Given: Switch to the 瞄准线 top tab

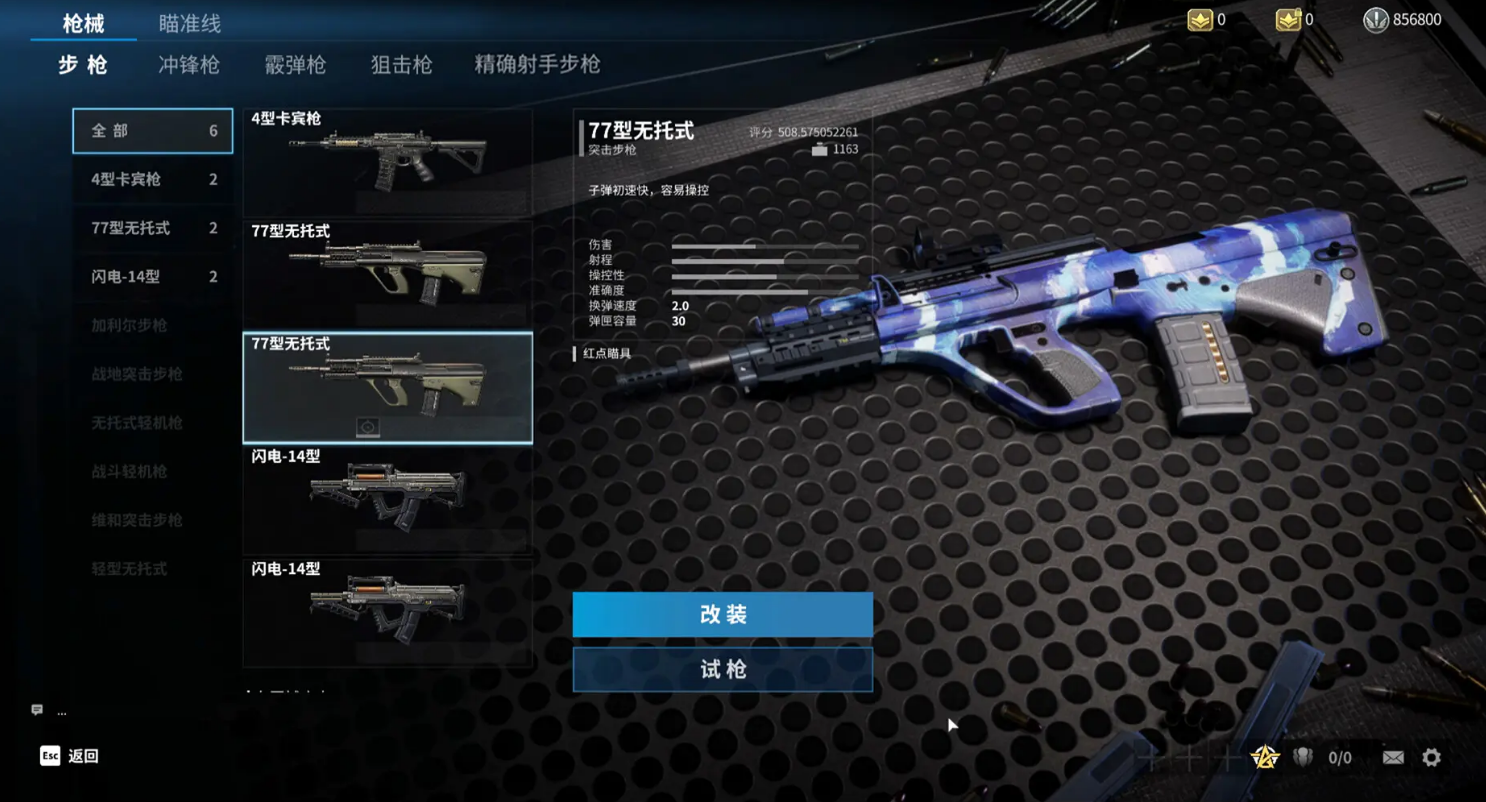Looking at the screenshot, I should pyautogui.click(x=190, y=23).
